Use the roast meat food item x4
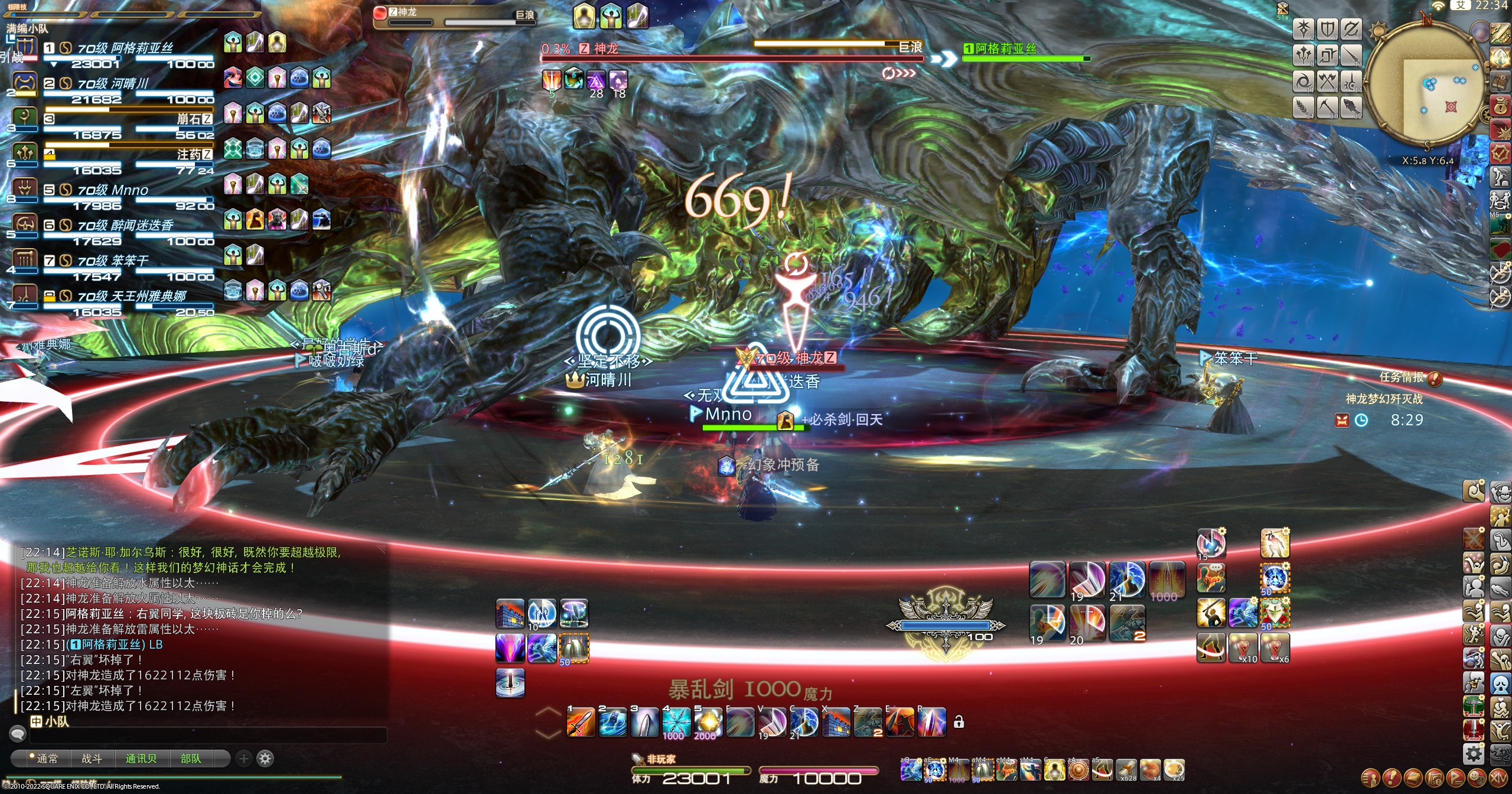The width and height of the screenshot is (1512, 794). (1149, 769)
